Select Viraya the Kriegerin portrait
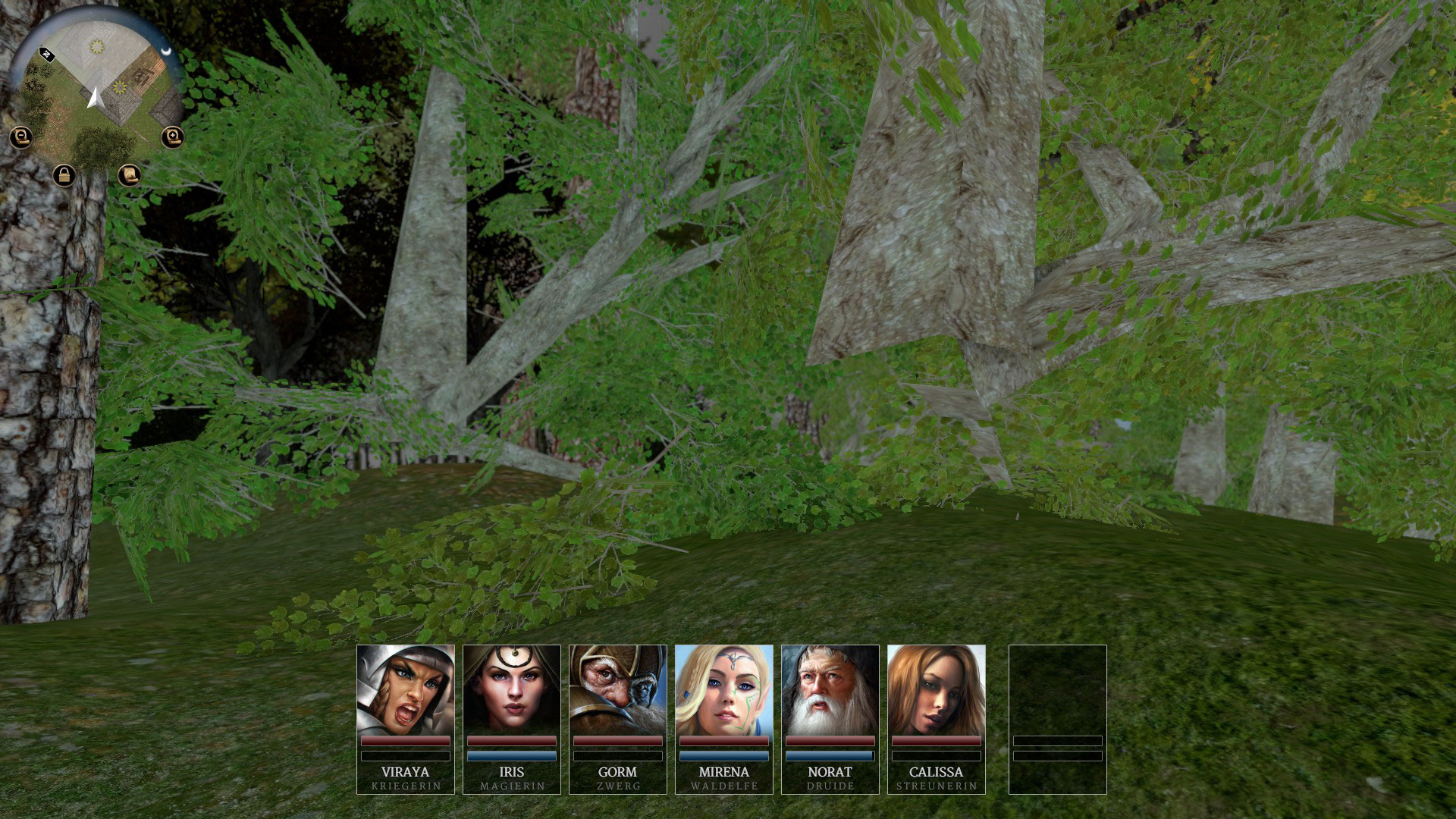The image size is (1456, 819). [x=406, y=690]
